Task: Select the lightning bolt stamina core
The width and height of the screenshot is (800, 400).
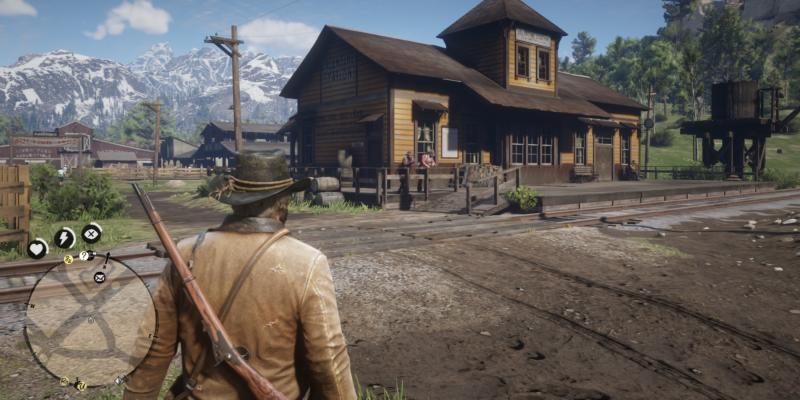Action: click(x=64, y=238)
